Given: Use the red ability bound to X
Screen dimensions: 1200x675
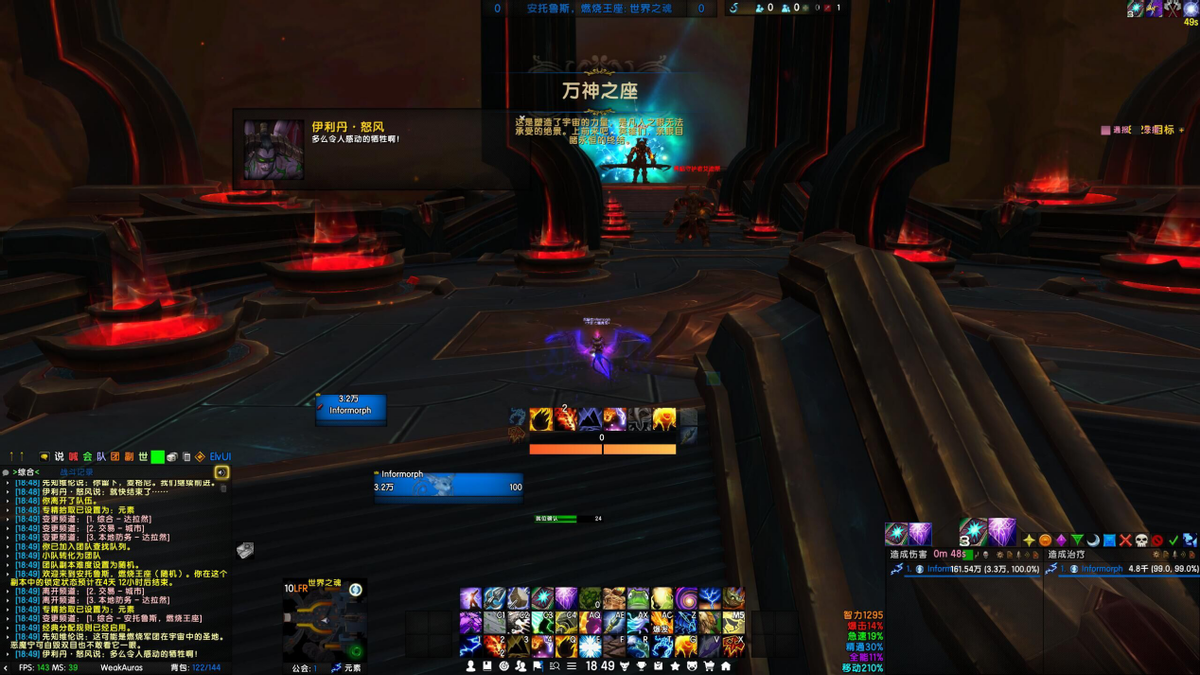Looking at the screenshot, I should point(733,645).
